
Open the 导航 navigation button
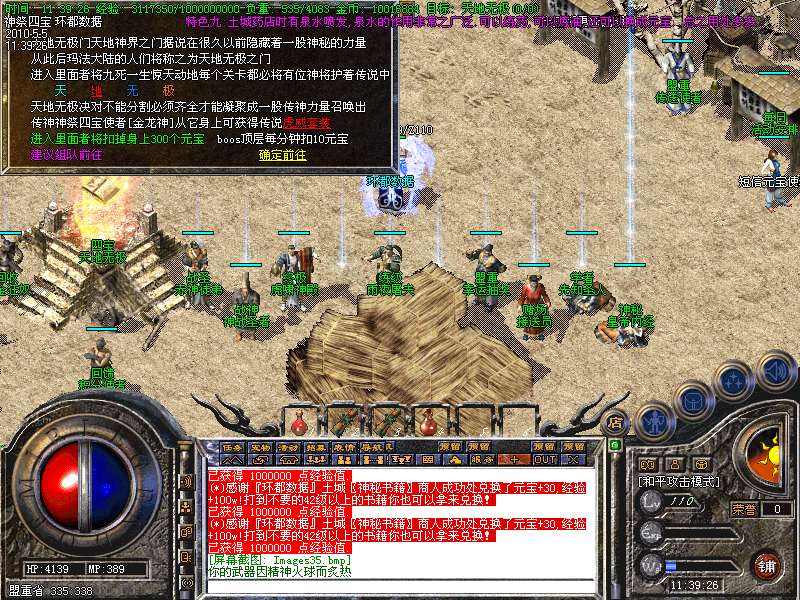372,446
